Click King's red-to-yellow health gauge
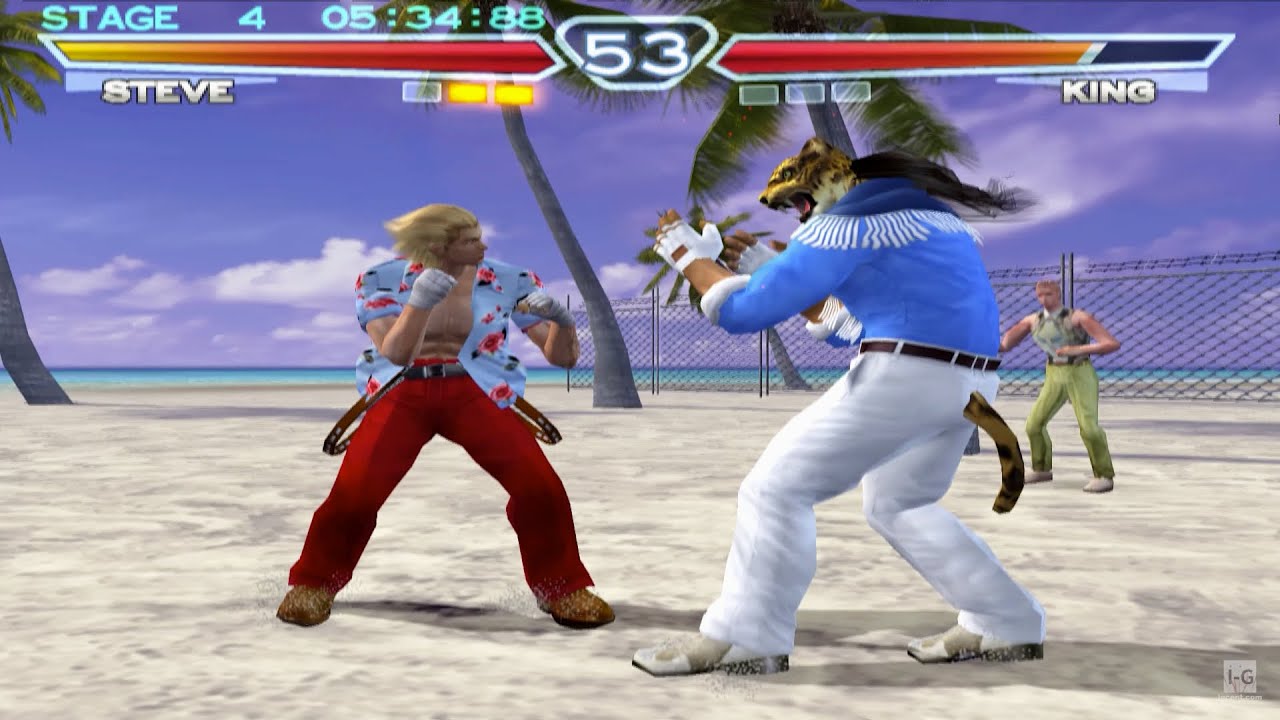This screenshot has height=720, width=1280. click(x=900, y=50)
